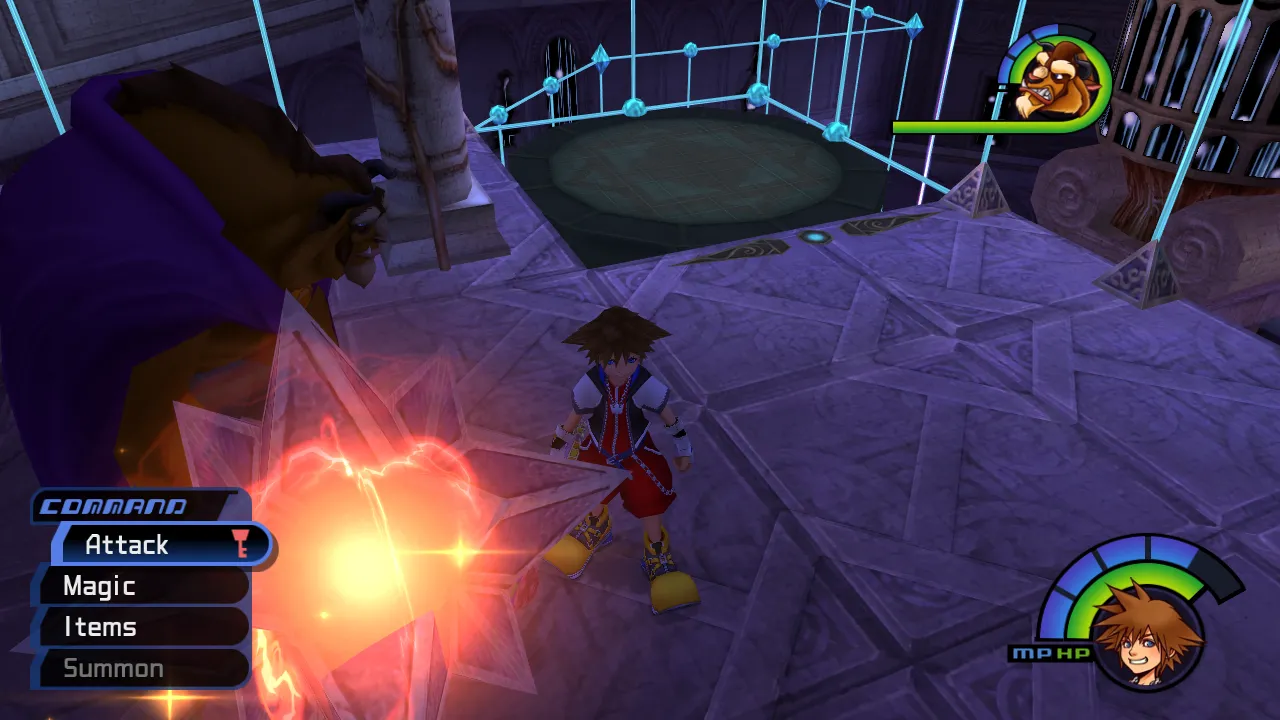Image resolution: width=1280 pixels, height=720 pixels.
Task: Click Sora's portrait in the HP gauge
Action: point(1146,630)
